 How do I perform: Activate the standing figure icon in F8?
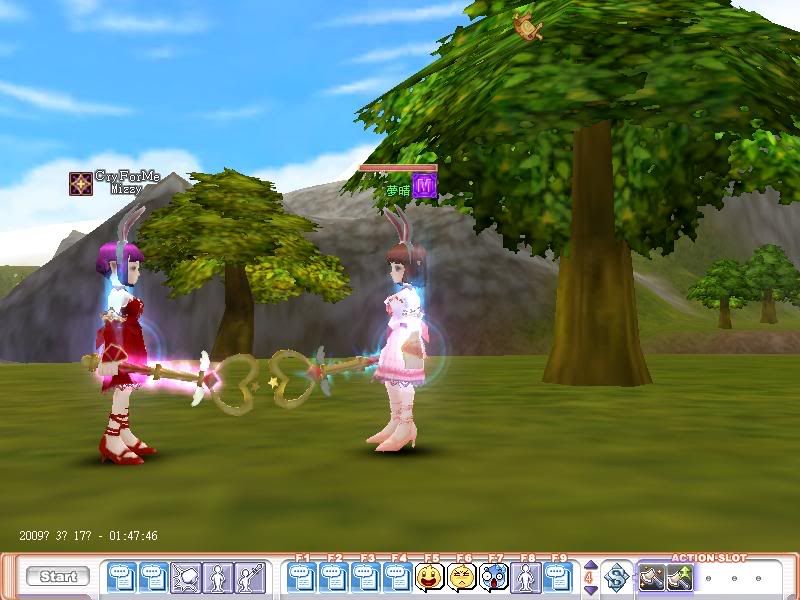point(526,577)
